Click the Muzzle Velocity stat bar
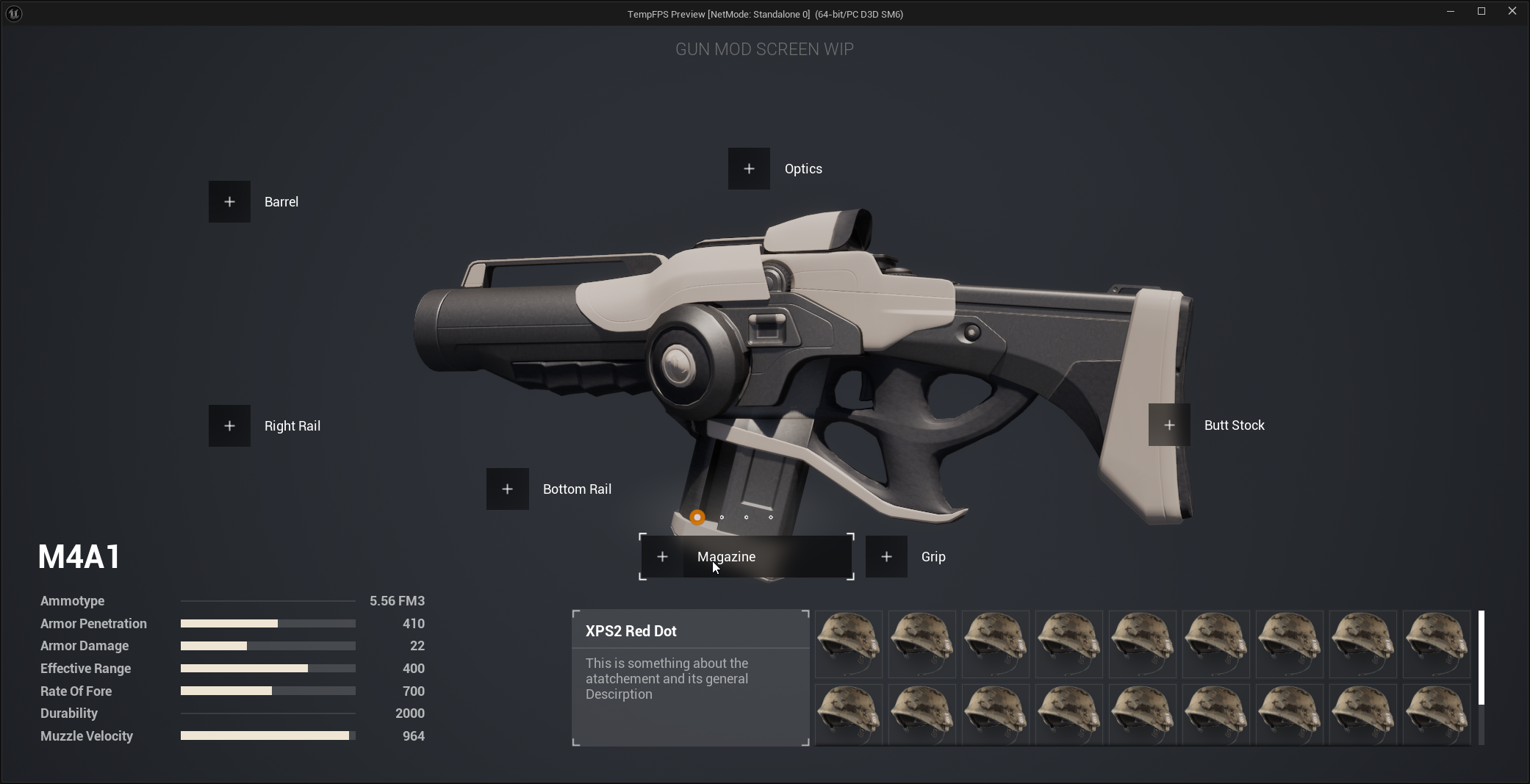Screen dimensions: 1530x784 (267, 736)
